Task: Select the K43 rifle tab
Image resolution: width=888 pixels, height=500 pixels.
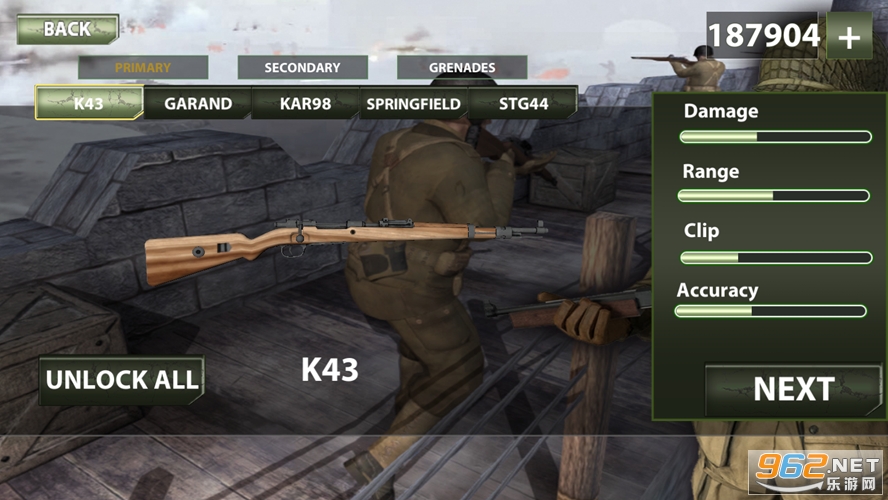Action: [89, 103]
